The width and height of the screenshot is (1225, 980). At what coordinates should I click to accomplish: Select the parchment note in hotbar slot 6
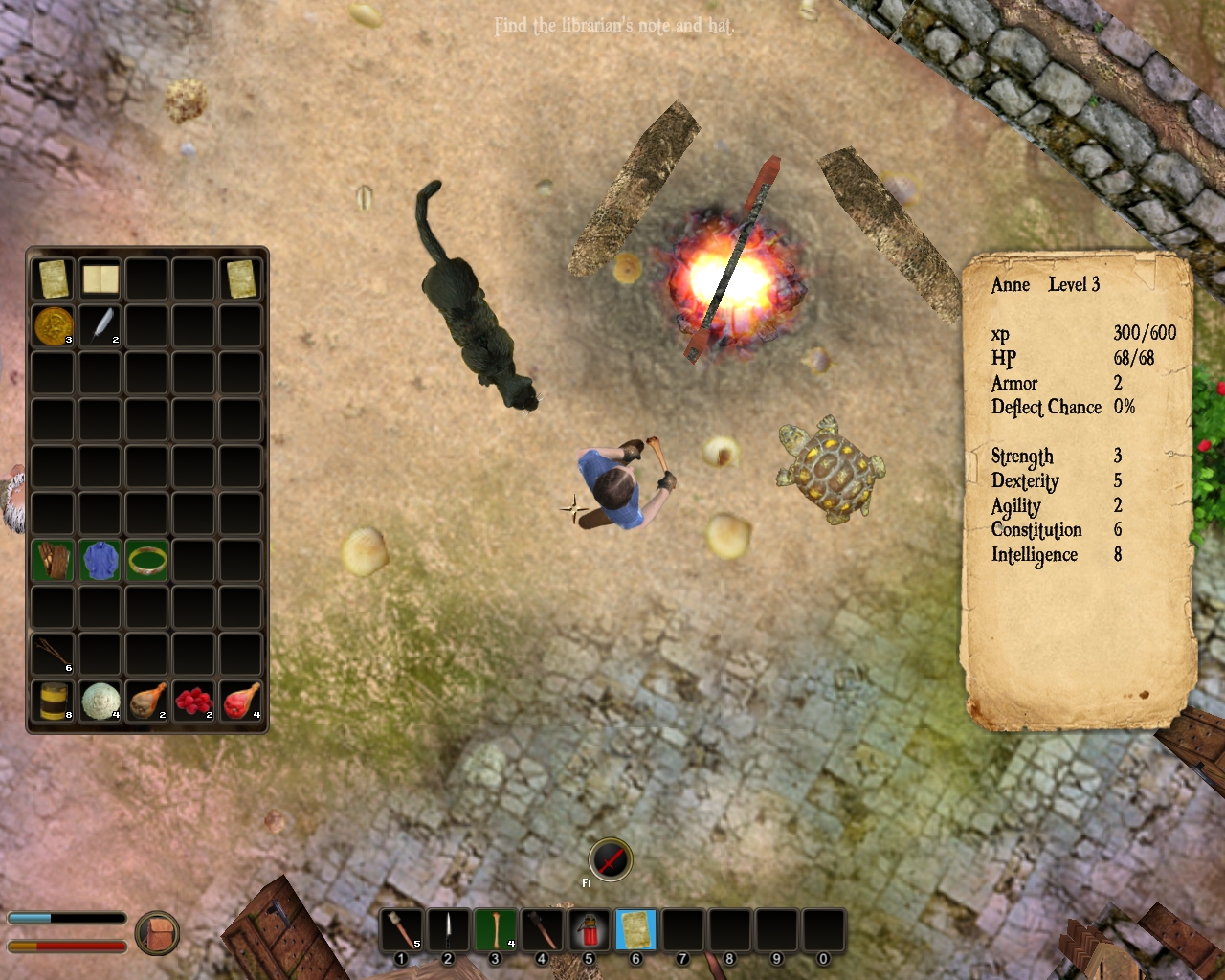[635, 929]
